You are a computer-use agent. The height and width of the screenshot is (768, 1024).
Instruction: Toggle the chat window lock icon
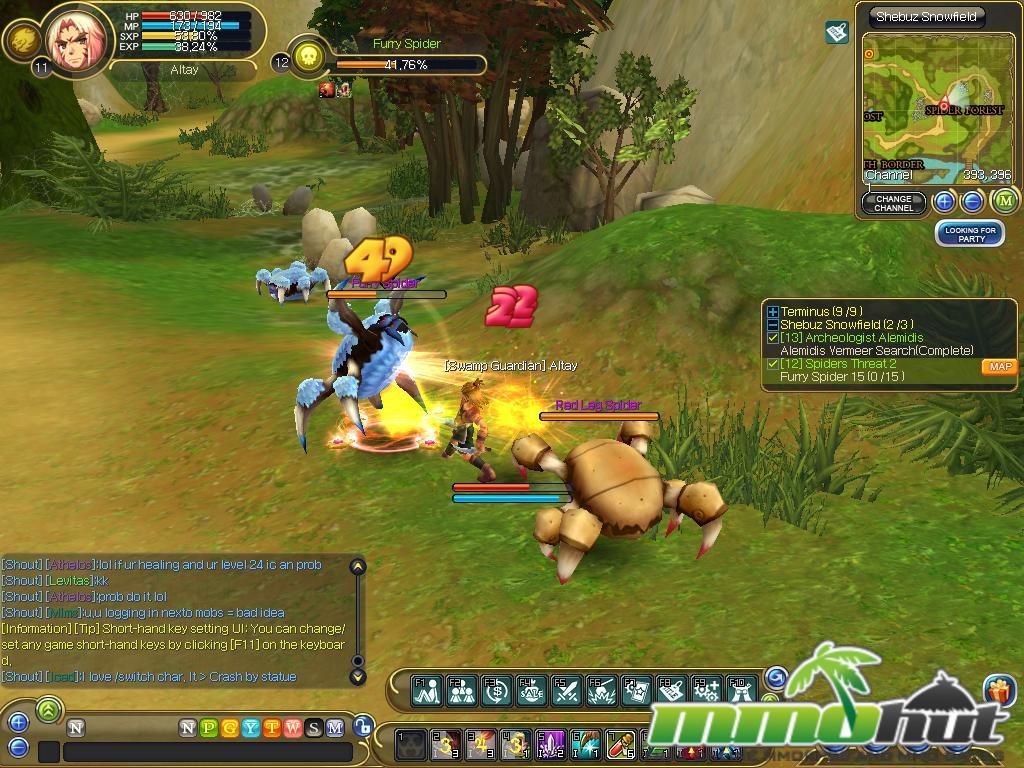coord(364,727)
